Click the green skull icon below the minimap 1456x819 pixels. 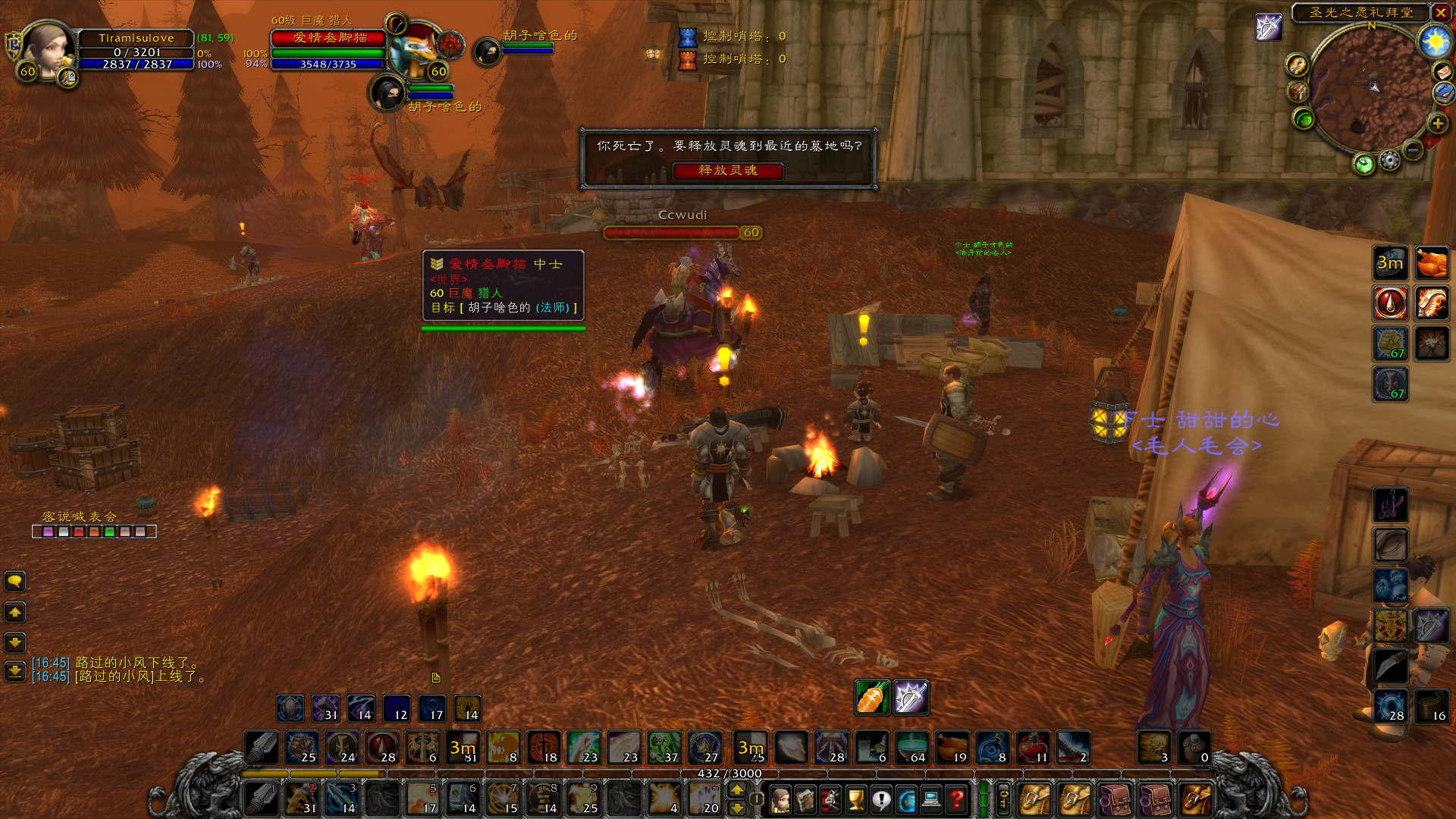click(x=1363, y=163)
